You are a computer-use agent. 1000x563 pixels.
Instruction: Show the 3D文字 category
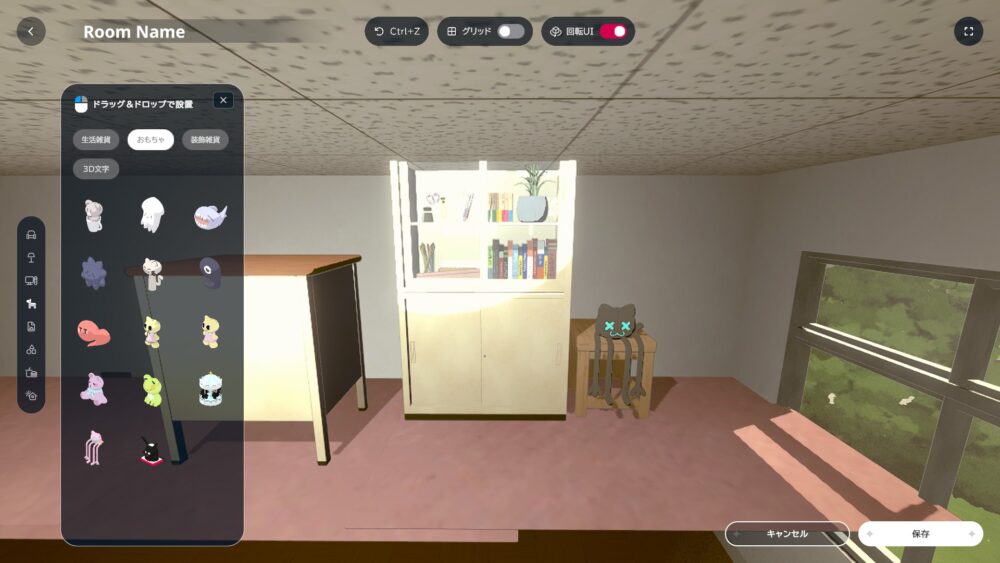click(x=96, y=169)
